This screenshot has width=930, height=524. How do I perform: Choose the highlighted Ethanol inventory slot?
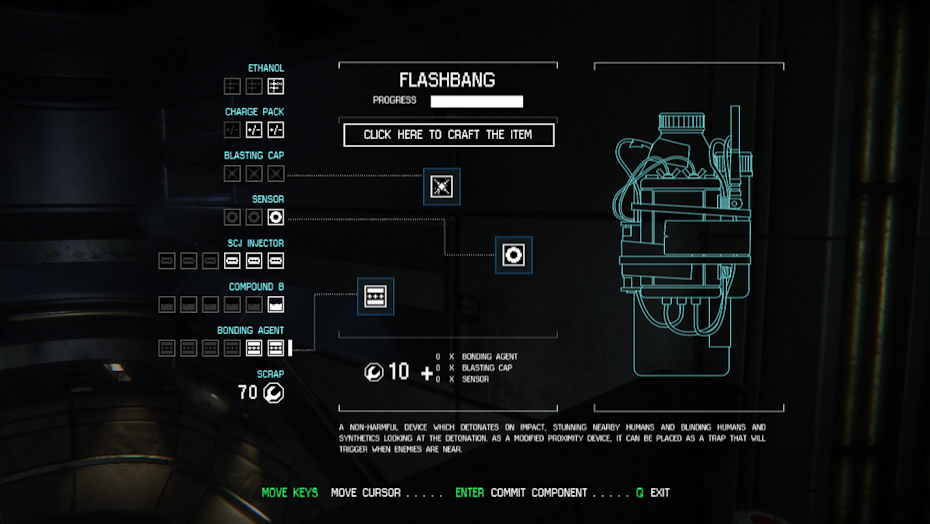(276, 86)
